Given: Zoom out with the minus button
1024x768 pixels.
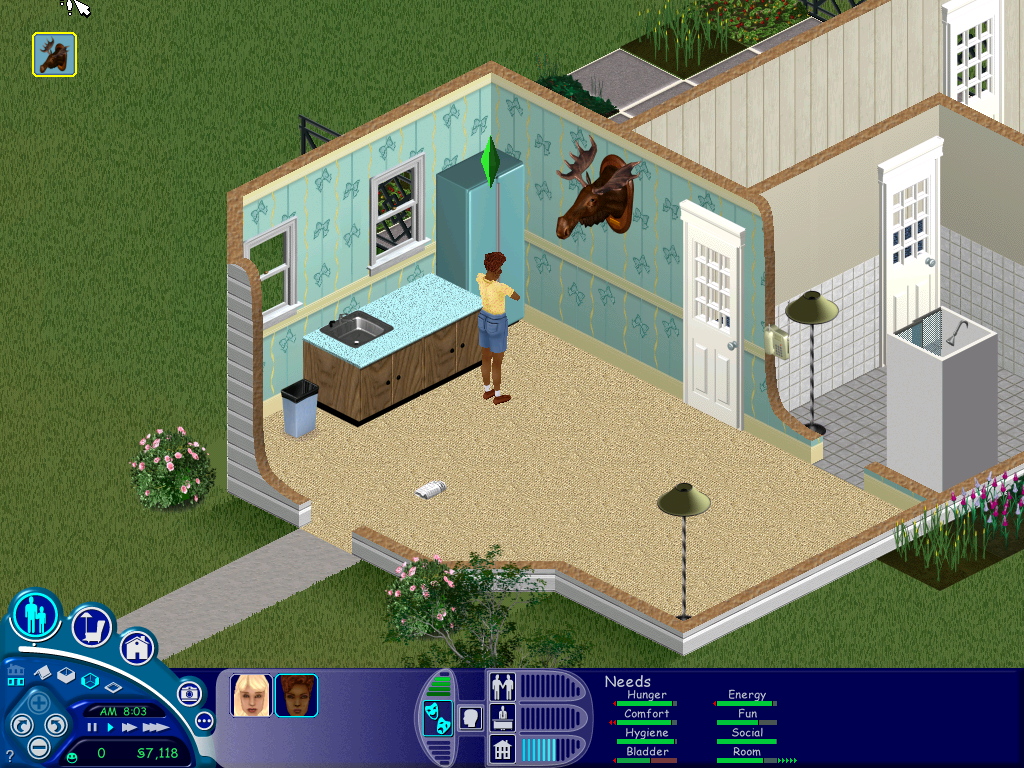Looking at the screenshot, I should tap(38, 746).
